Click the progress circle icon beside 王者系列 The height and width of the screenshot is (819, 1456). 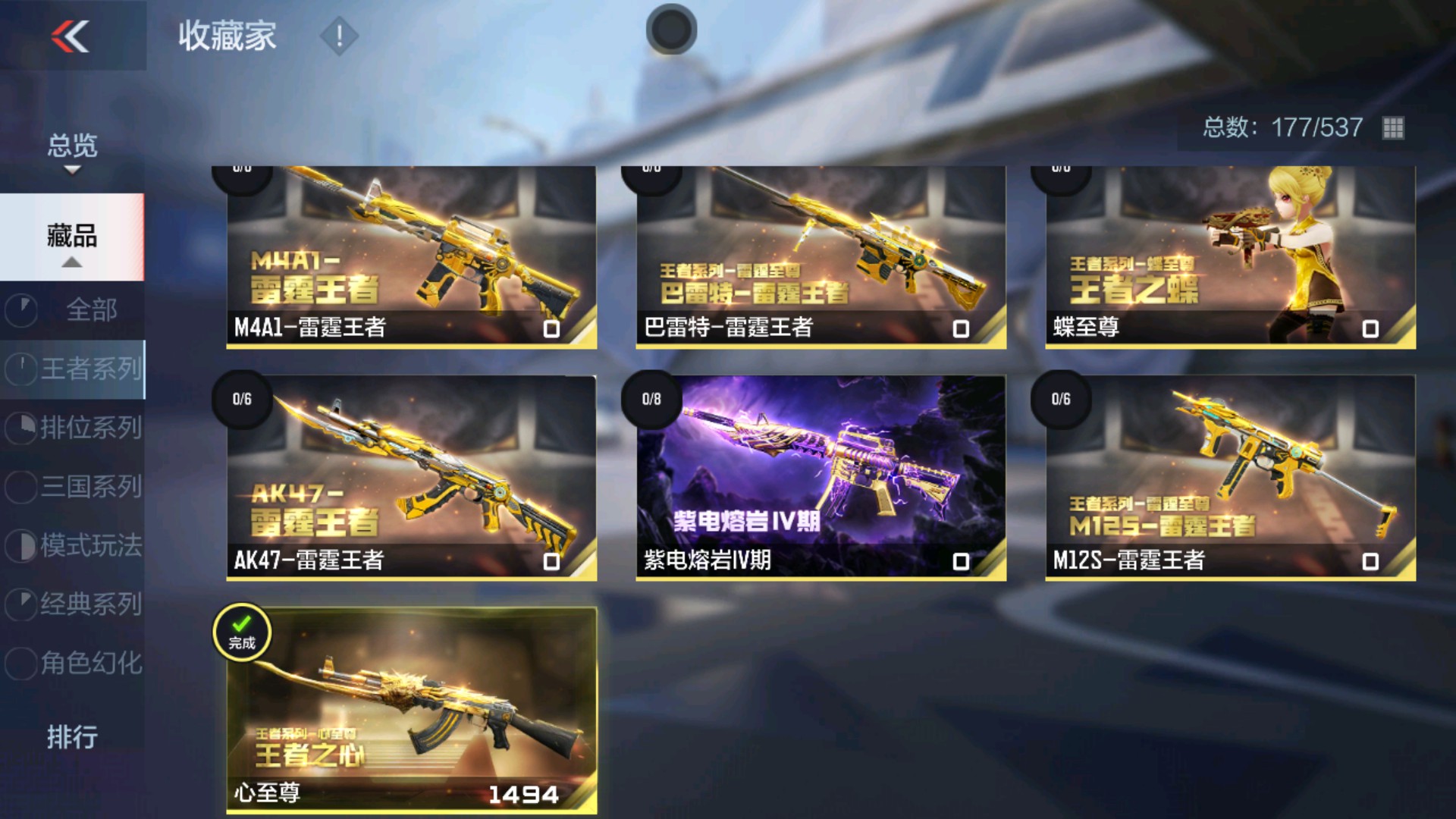click(x=22, y=369)
